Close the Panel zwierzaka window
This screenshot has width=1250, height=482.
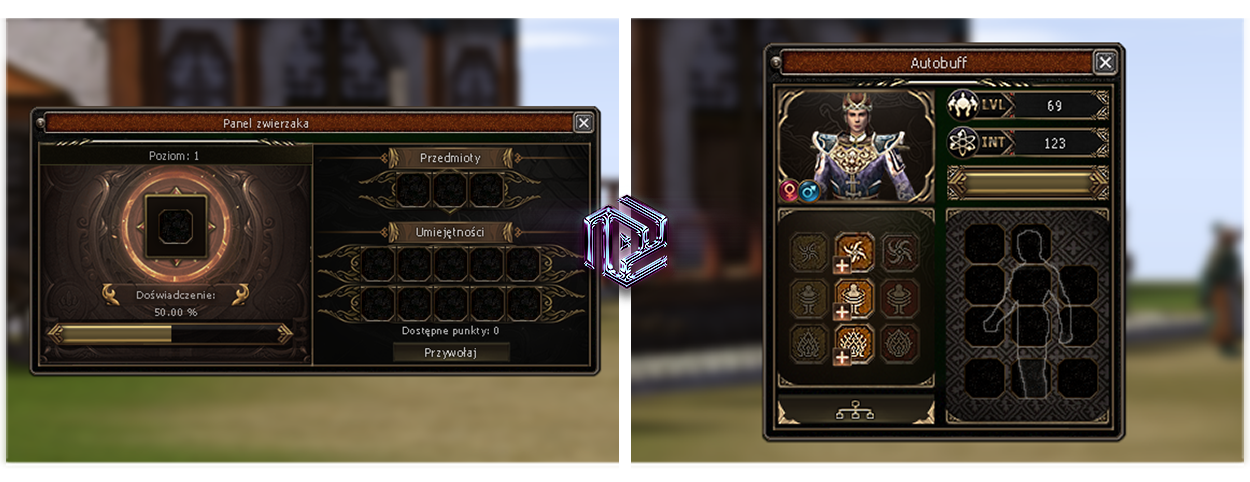pos(583,122)
